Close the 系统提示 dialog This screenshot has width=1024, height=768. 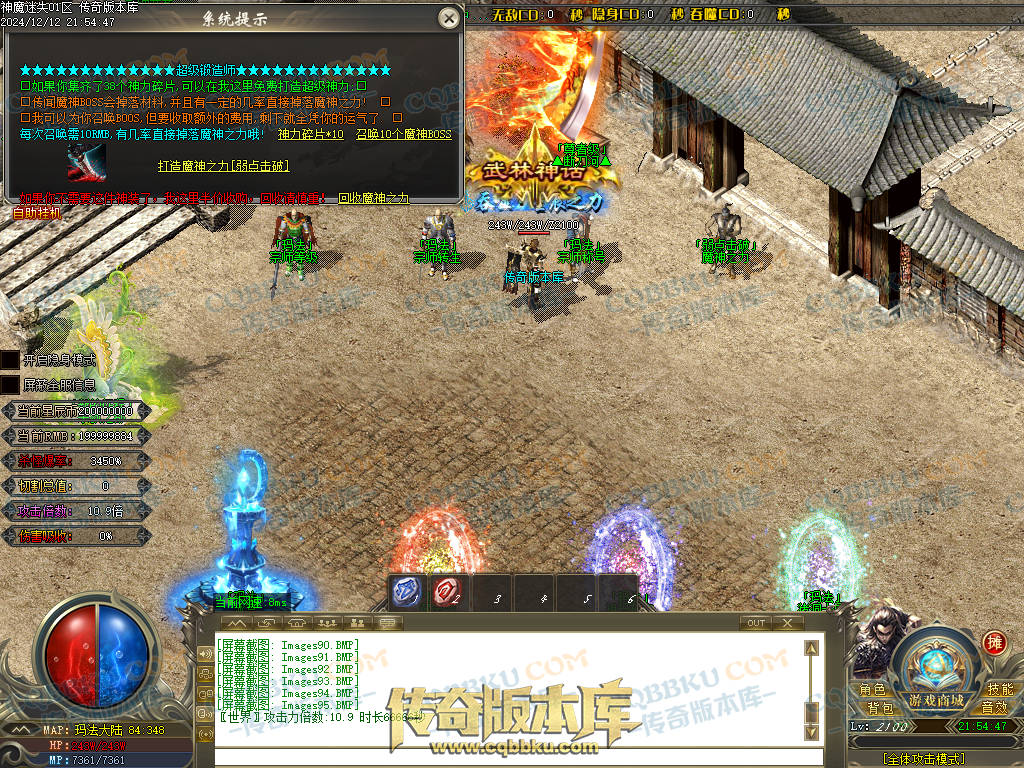tap(450, 18)
